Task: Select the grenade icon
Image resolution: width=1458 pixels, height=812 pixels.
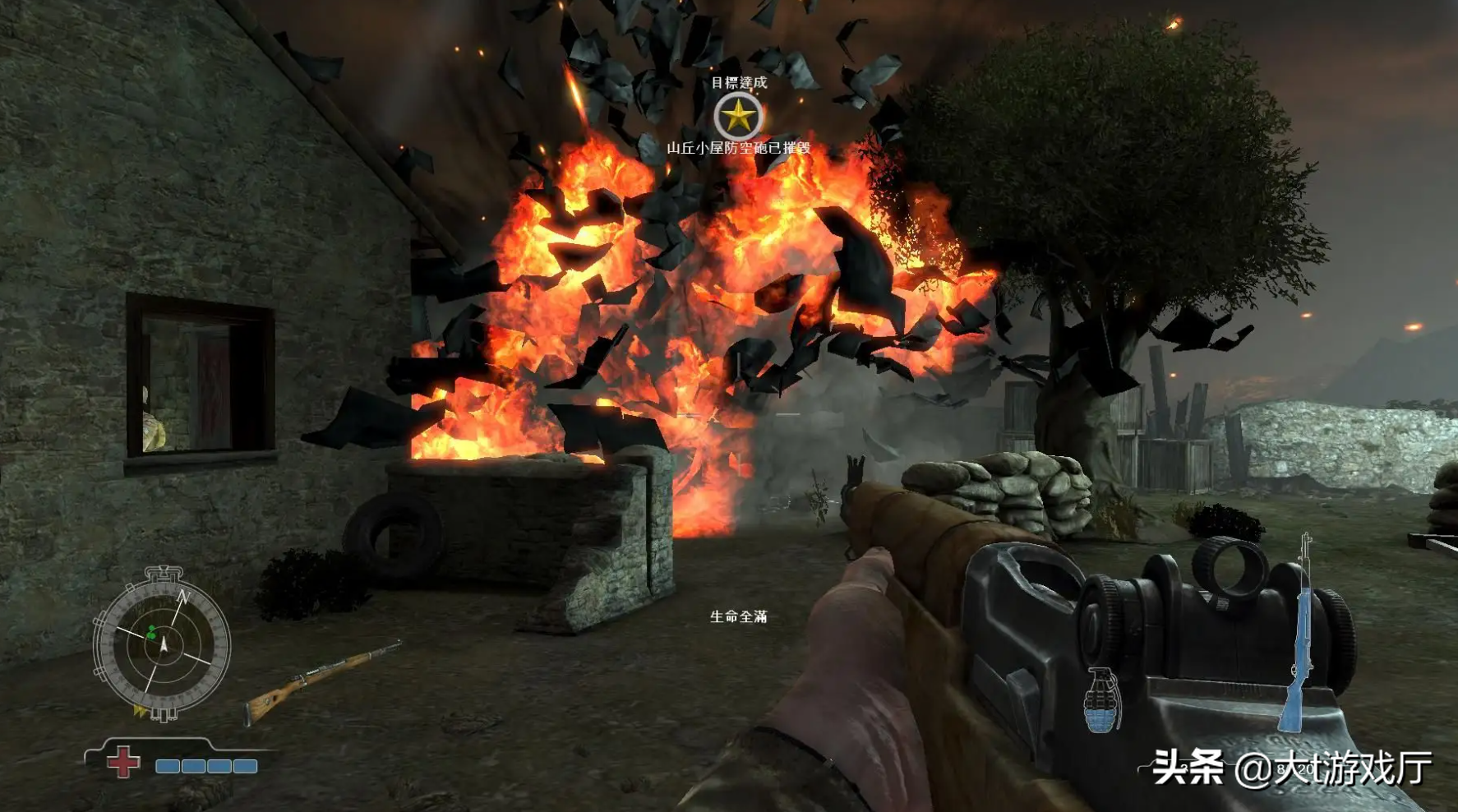Action: click(x=1101, y=700)
